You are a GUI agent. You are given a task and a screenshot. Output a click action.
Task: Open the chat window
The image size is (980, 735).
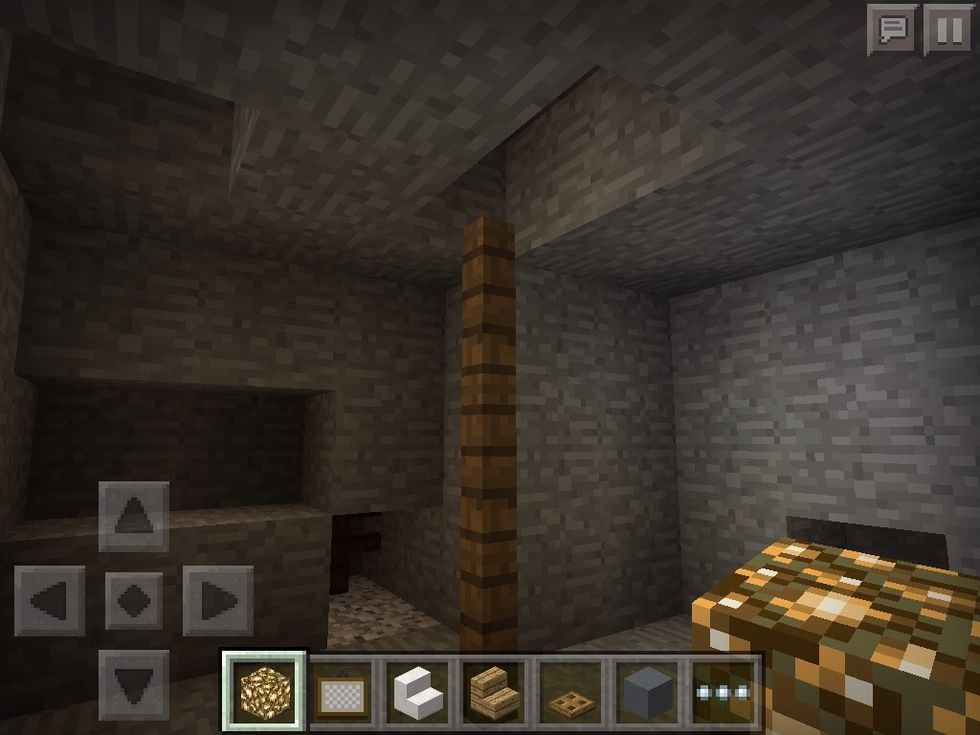[892, 30]
